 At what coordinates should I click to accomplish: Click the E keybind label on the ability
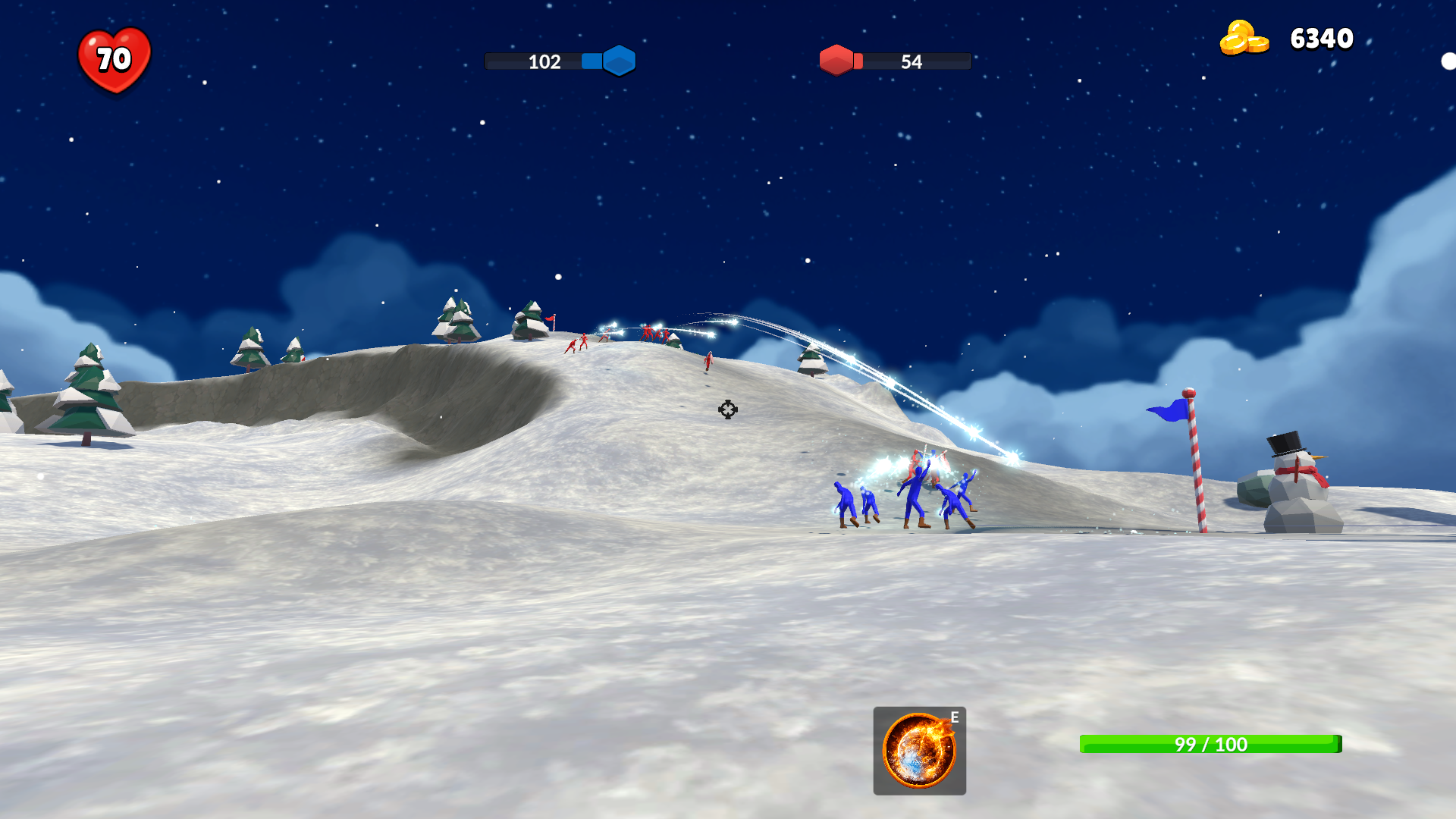(x=954, y=716)
